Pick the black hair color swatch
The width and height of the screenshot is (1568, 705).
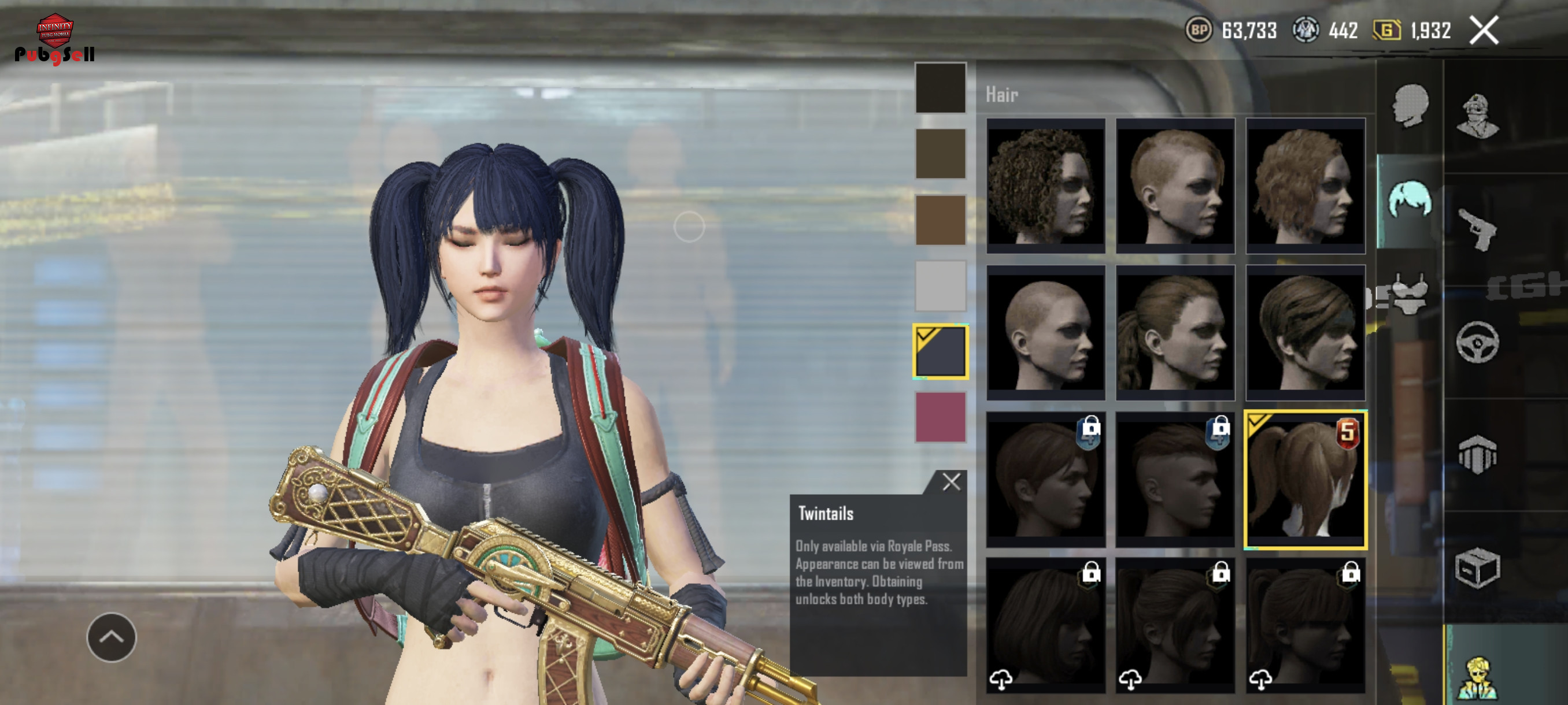pyautogui.click(x=940, y=88)
